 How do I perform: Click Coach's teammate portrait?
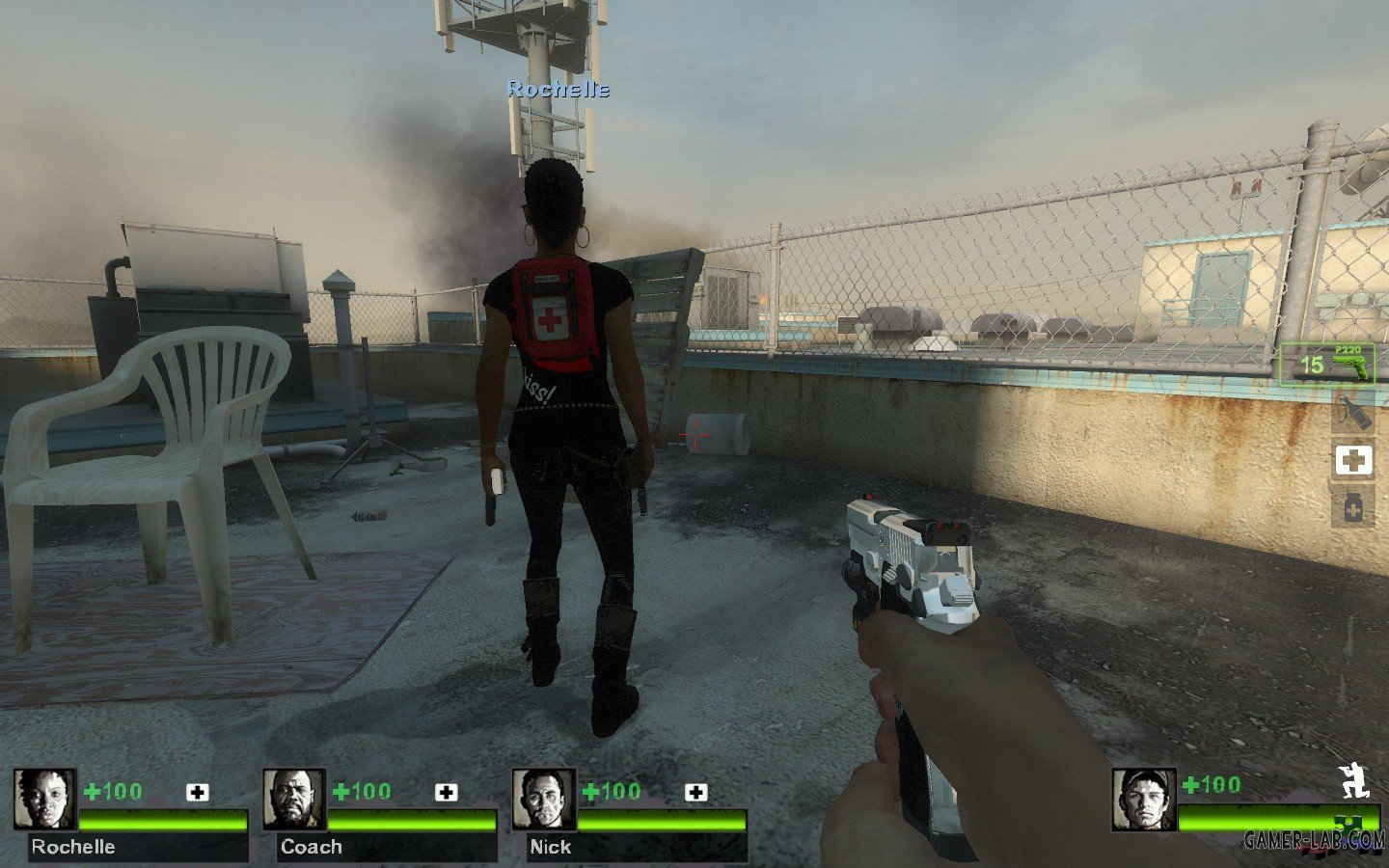click(294, 800)
